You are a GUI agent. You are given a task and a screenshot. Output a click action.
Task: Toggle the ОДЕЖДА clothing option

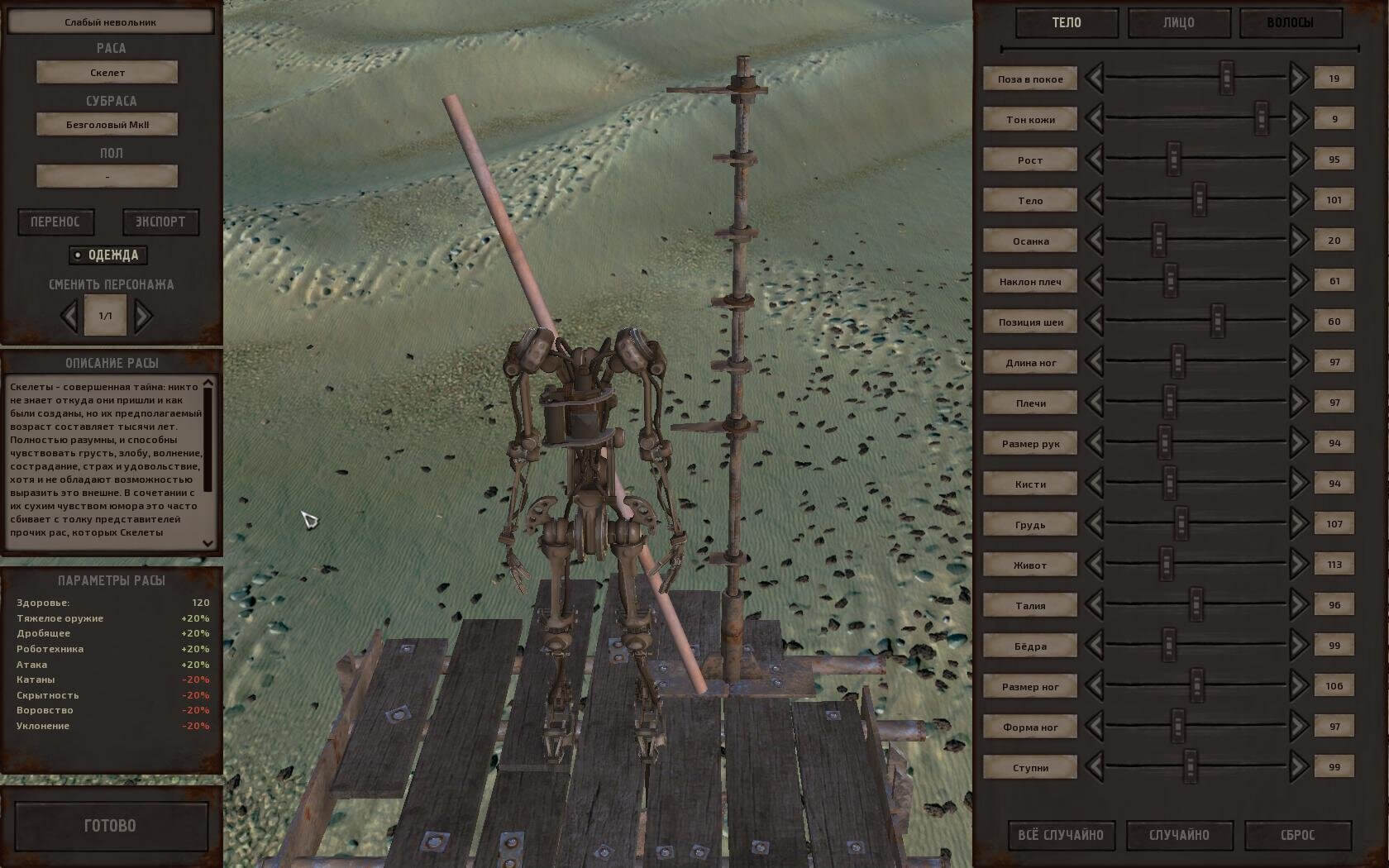tap(107, 255)
